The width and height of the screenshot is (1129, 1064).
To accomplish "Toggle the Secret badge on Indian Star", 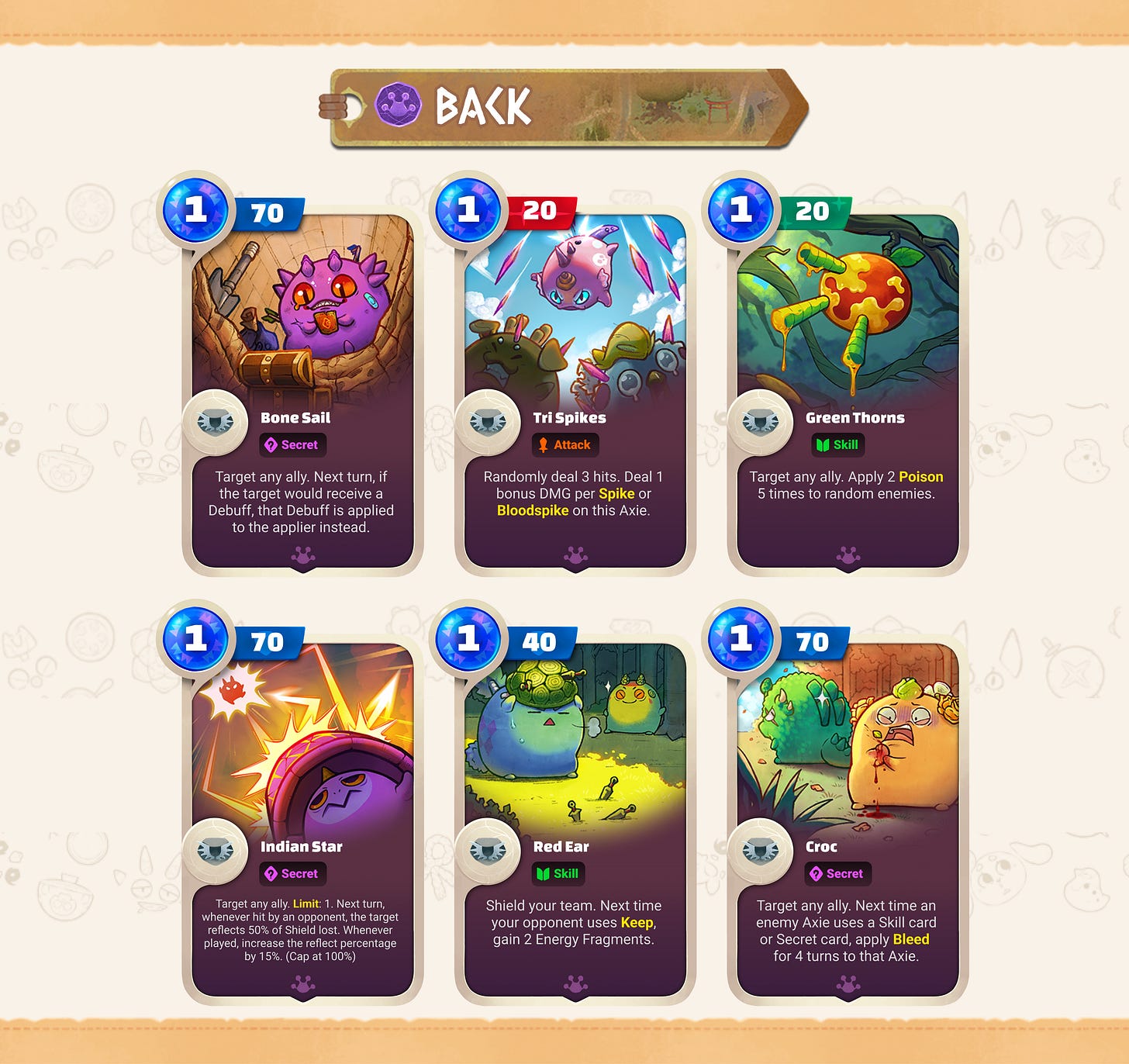I will (292, 874).
